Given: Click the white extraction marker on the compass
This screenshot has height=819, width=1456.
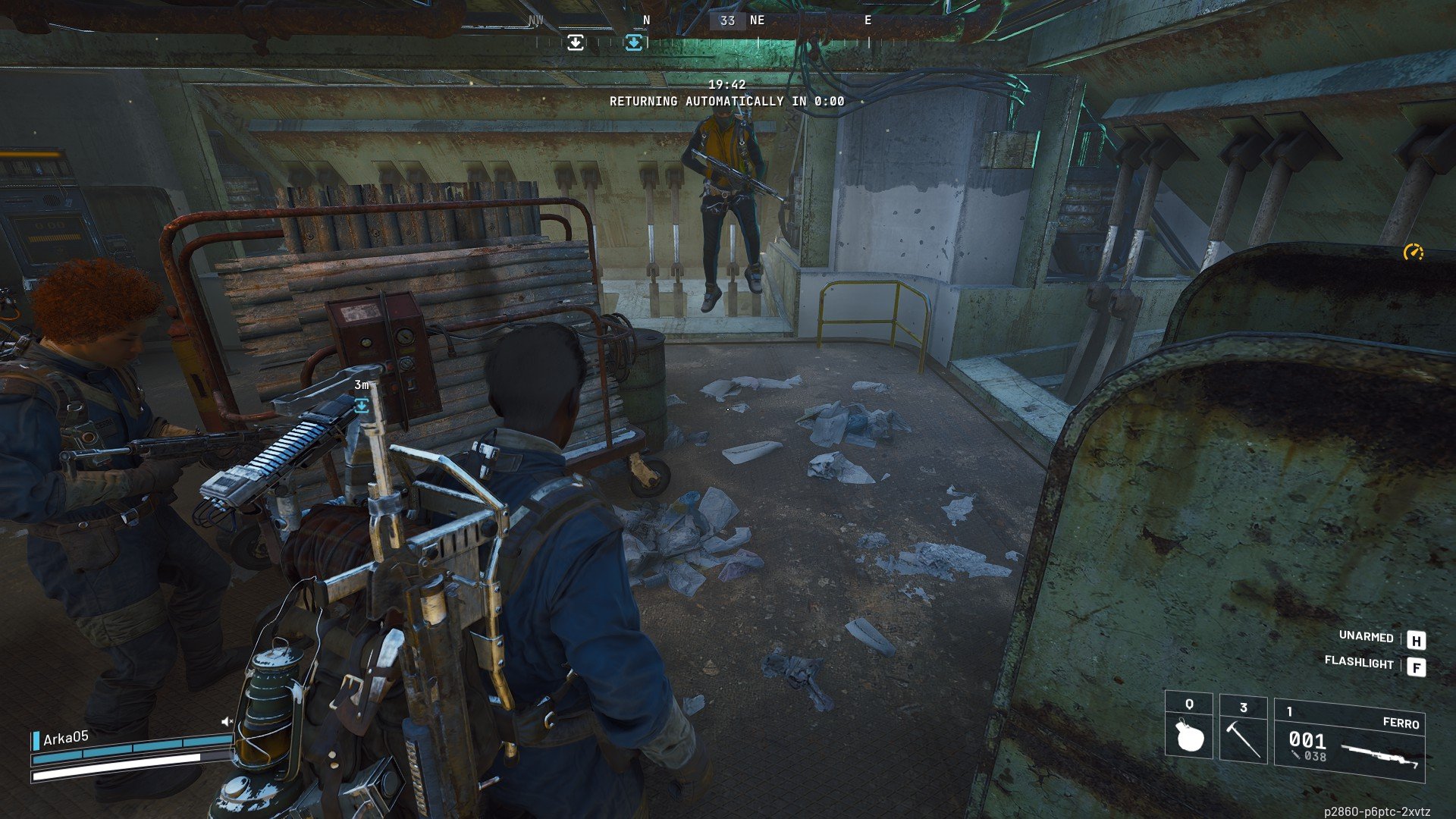Looking at the screenshot, I should [576, 42].
